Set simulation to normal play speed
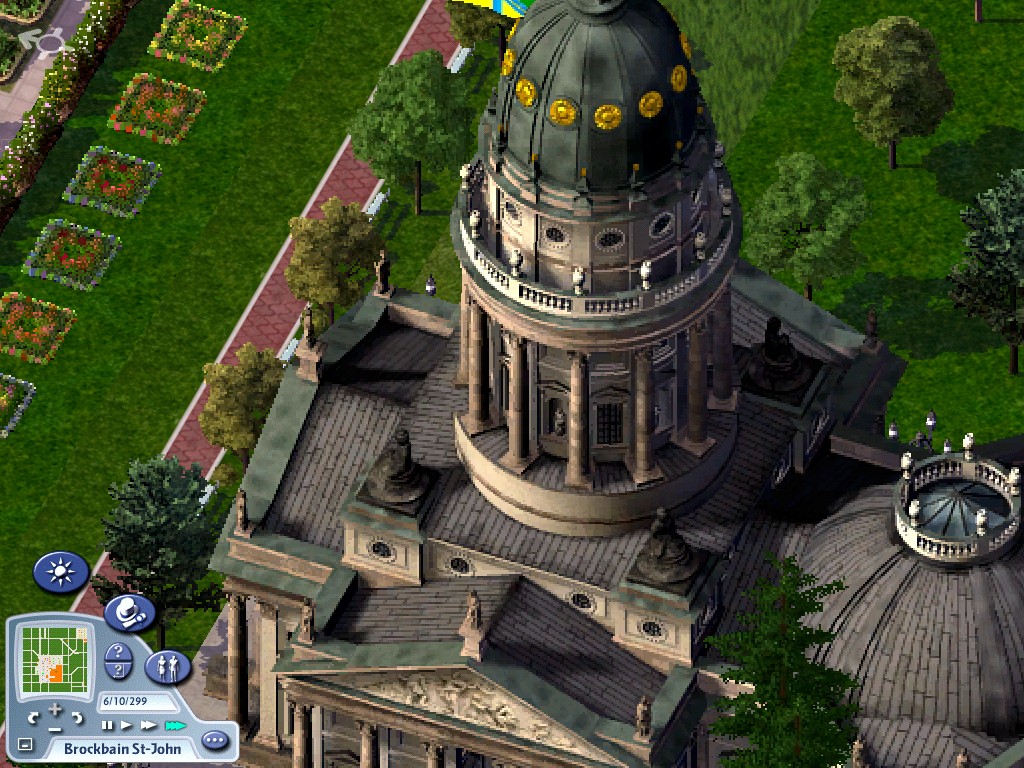 pos(126,725)
